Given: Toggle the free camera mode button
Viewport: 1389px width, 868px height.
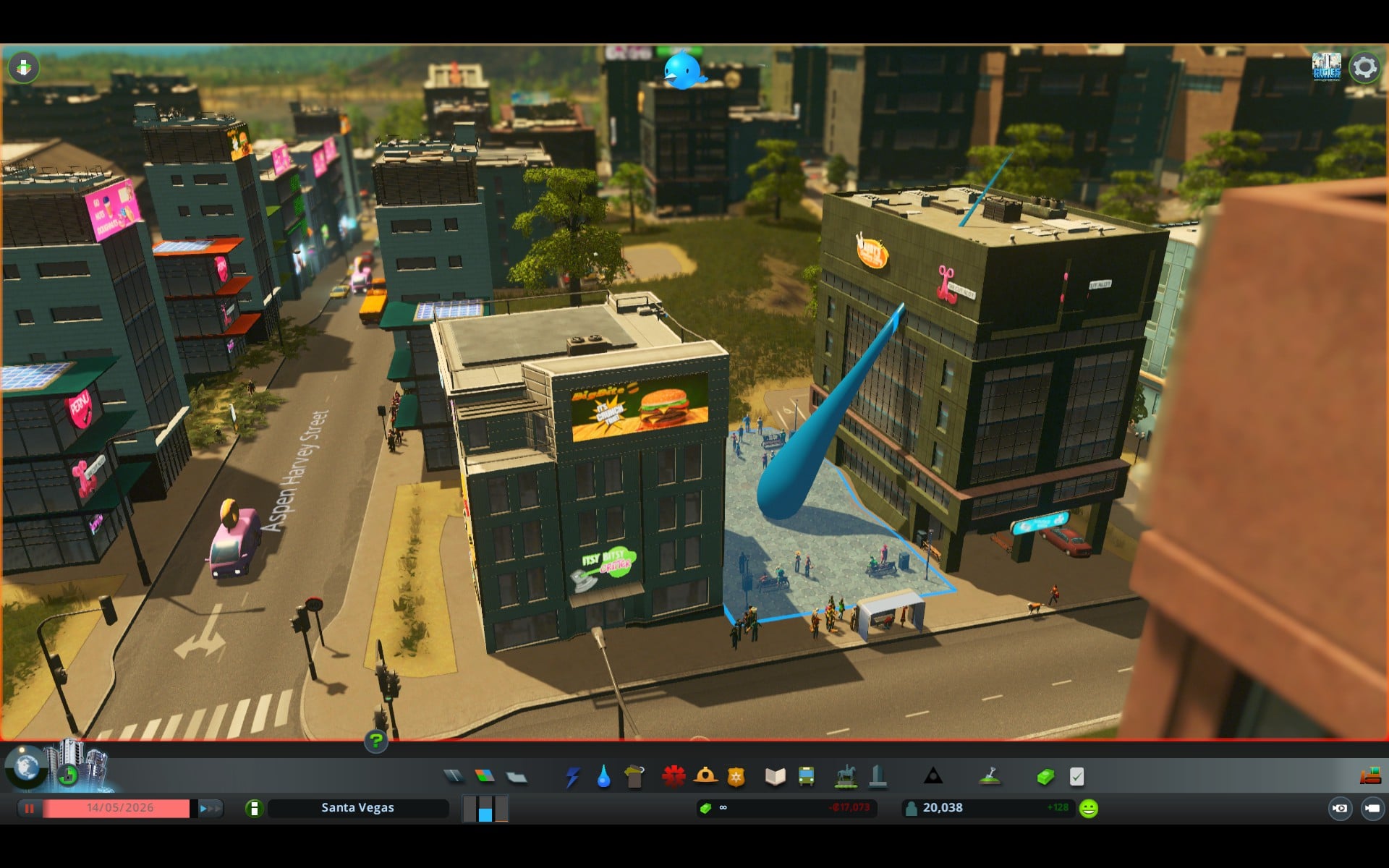Looking at the screenshot, I should point(1372,808).
